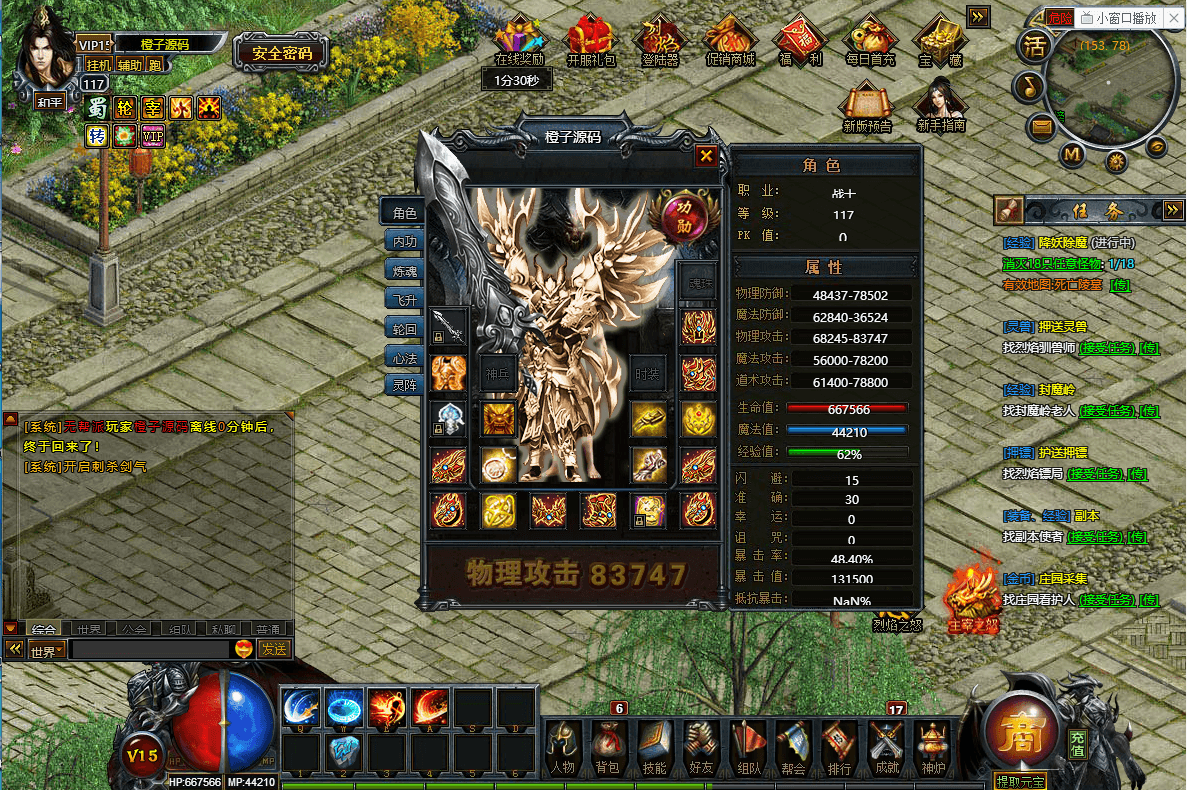Image resolution: width=1187 pixels, height=790 pixels.
Task: Select the 轮回 tab
Action: click(404, 327)
